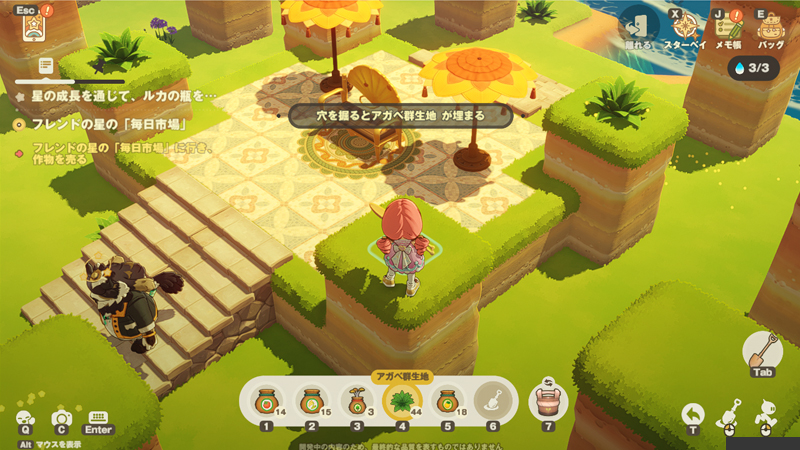Activate the shovel tool button
800x450 pixels.
click(762, 352)
